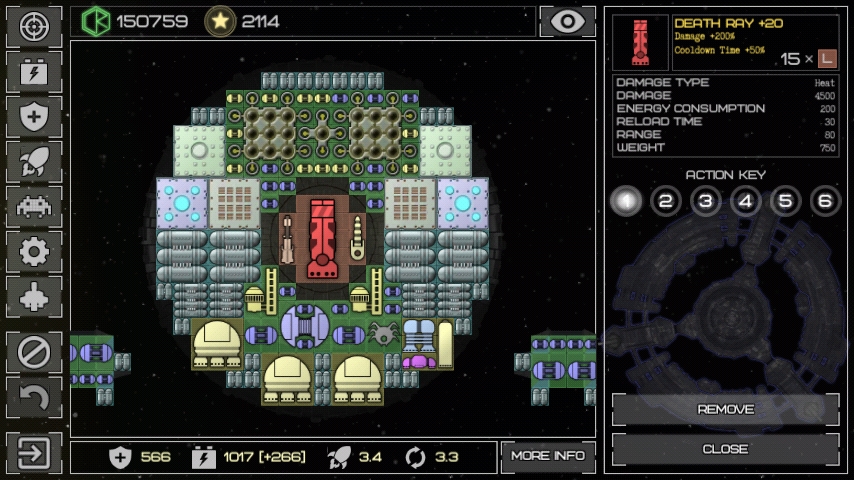Remove the selected Death Ray module
The image size is (854, 480).
pos(725,409)
